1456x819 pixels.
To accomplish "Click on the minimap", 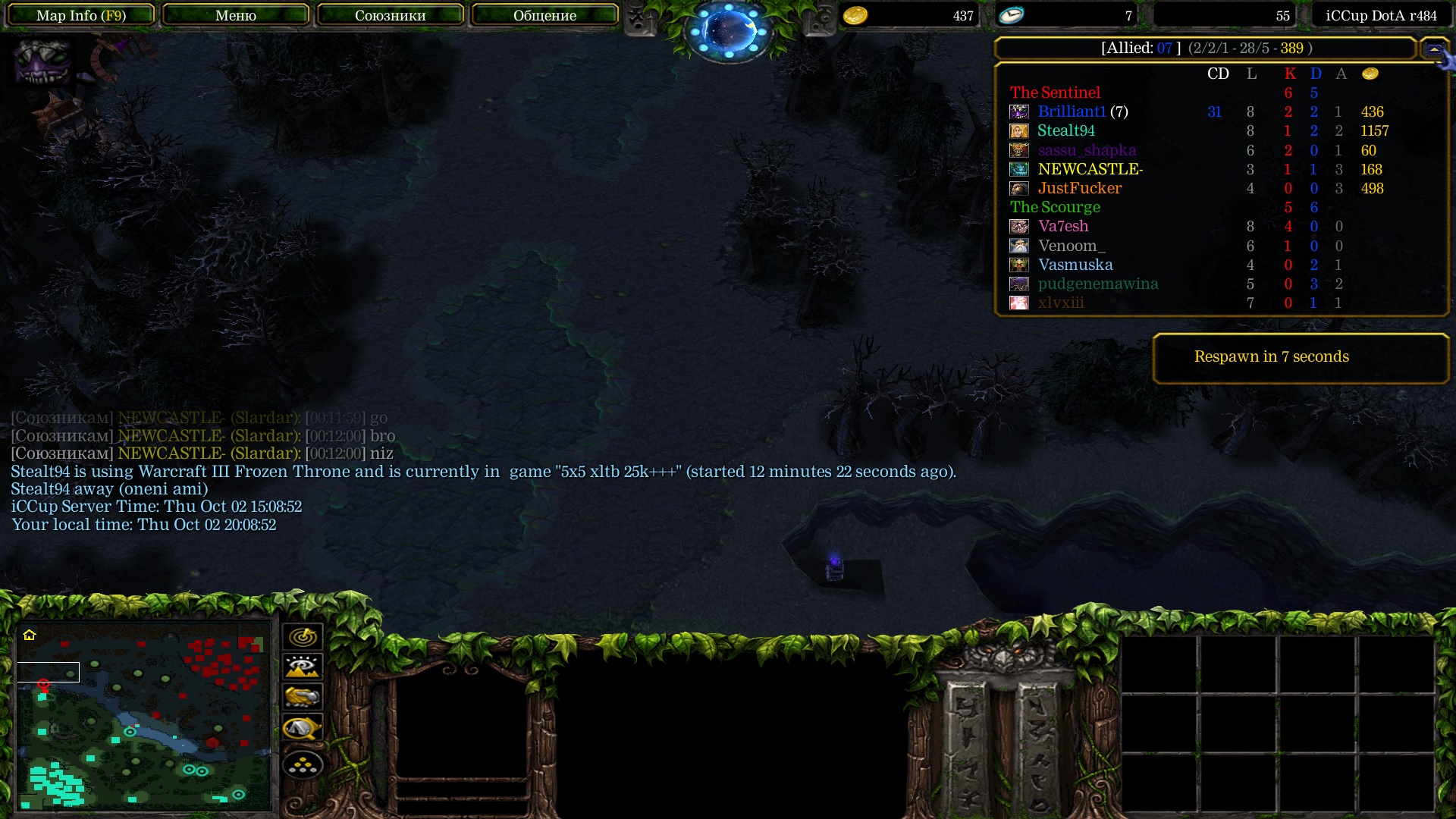I will coord(144,717).
